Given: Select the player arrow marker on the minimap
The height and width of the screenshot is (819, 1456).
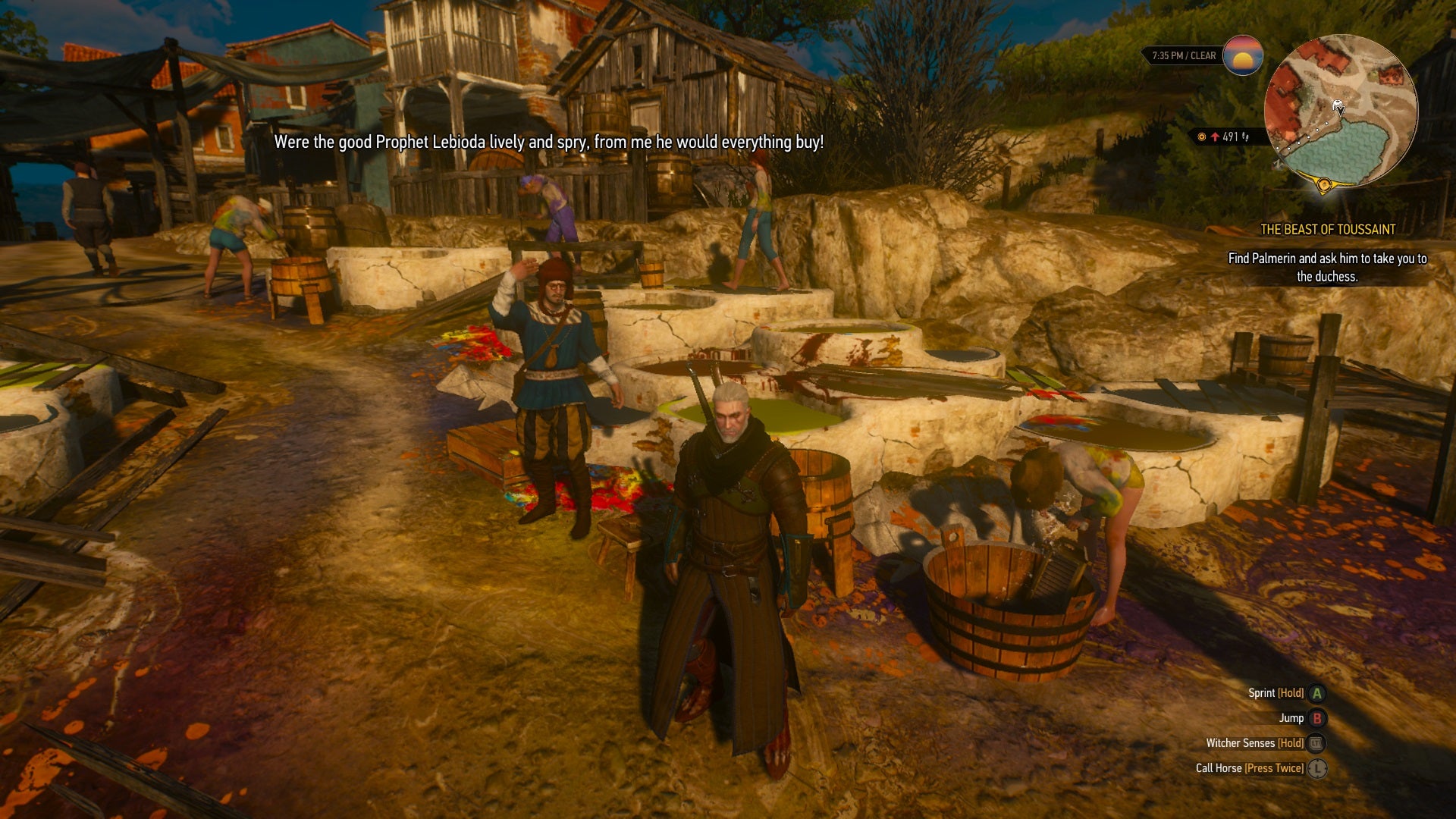Looking at the screenshot, I should (1340, 107).
